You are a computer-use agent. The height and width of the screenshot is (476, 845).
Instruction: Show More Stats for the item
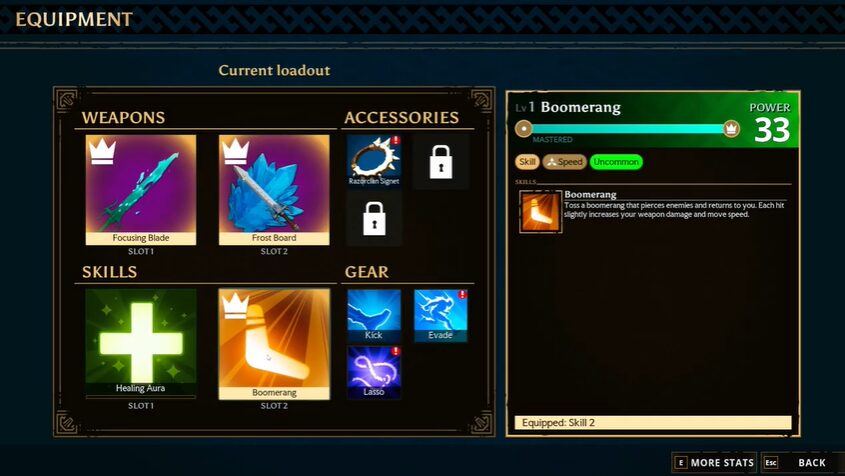tap(714, 463)
